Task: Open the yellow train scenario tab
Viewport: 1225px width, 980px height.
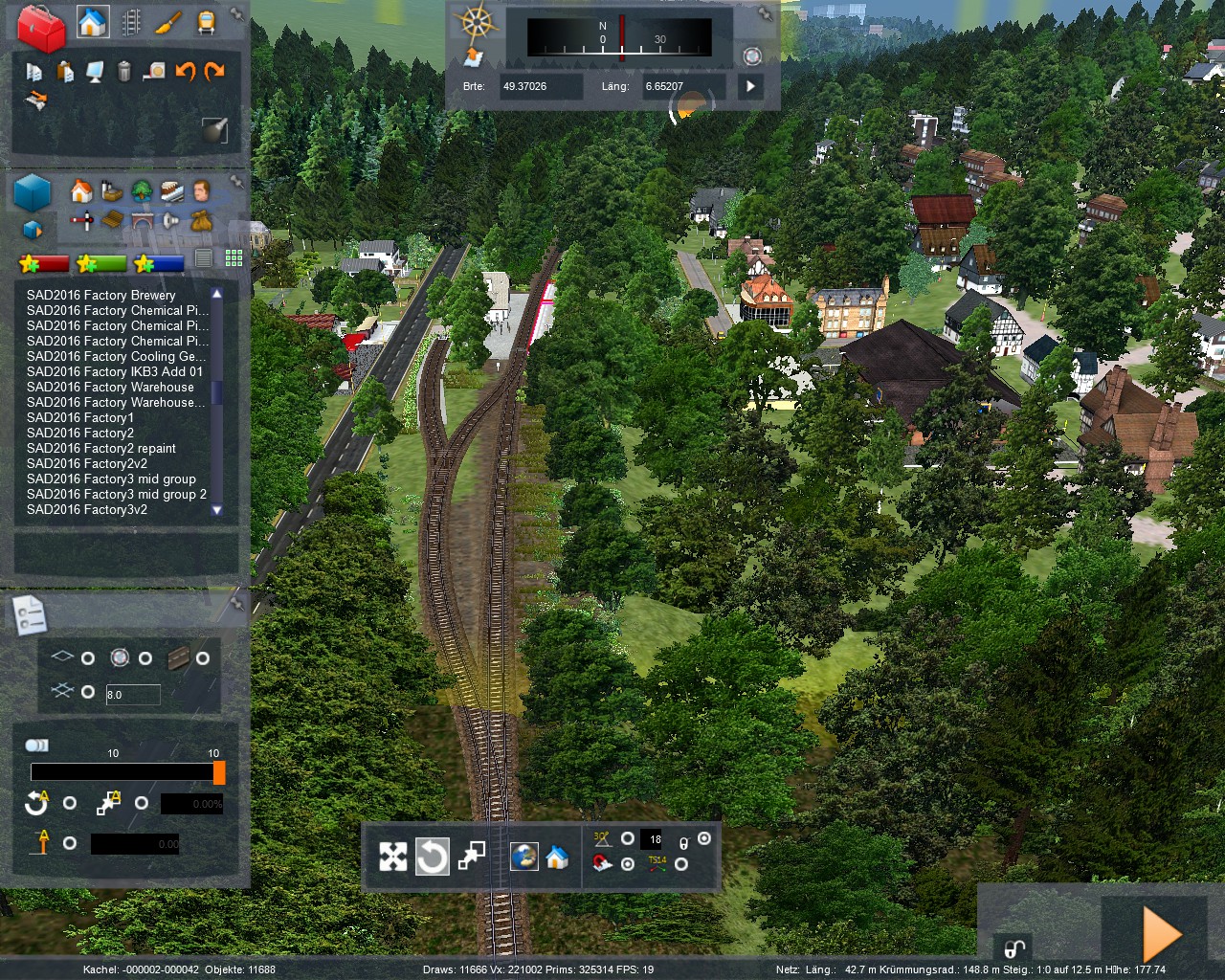Action: pyautogui.click(x=206, y=22)
